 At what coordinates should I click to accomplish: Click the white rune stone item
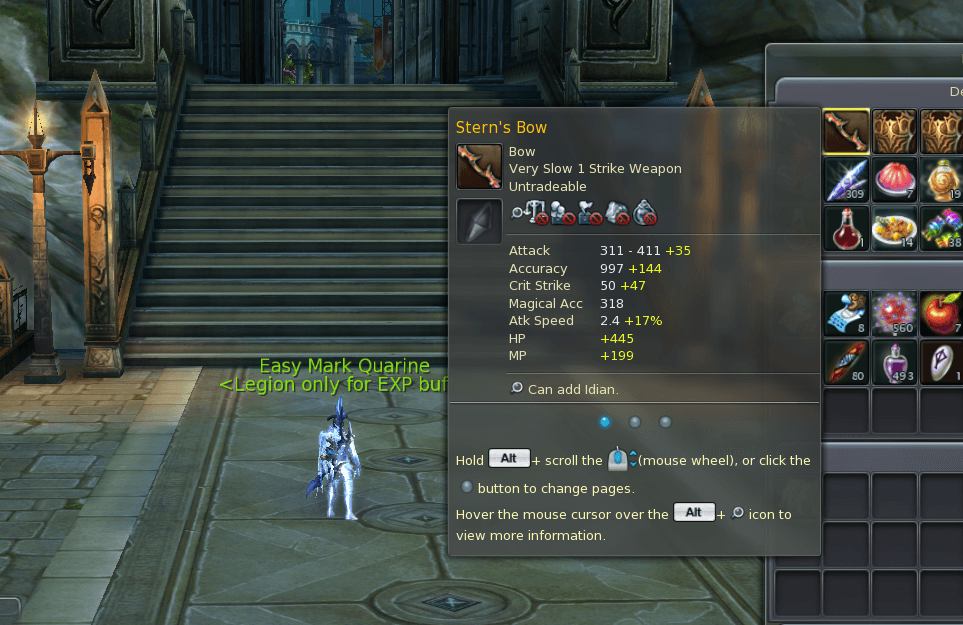point(942,362)
